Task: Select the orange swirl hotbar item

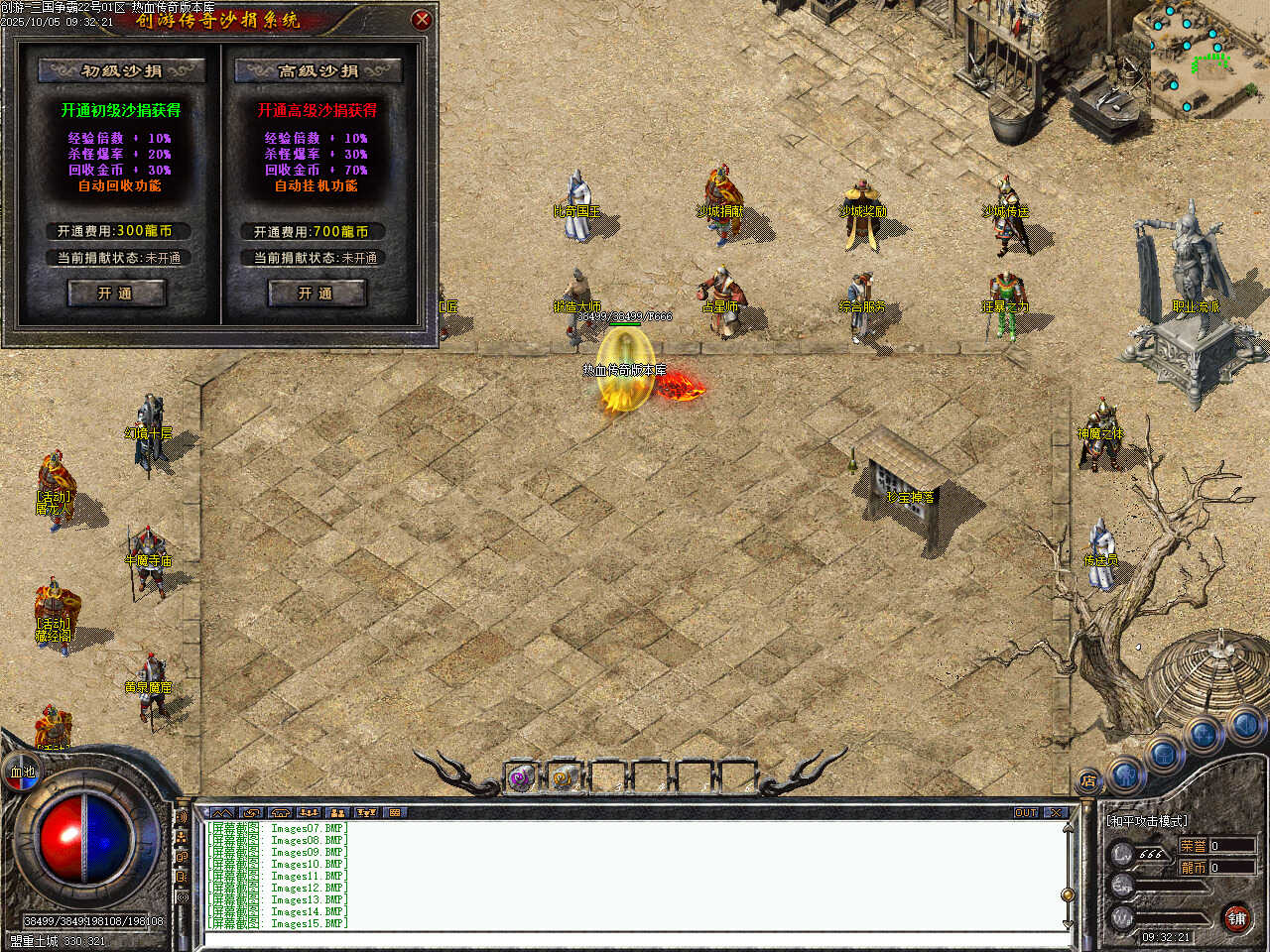Action: [x=564, y=778]
